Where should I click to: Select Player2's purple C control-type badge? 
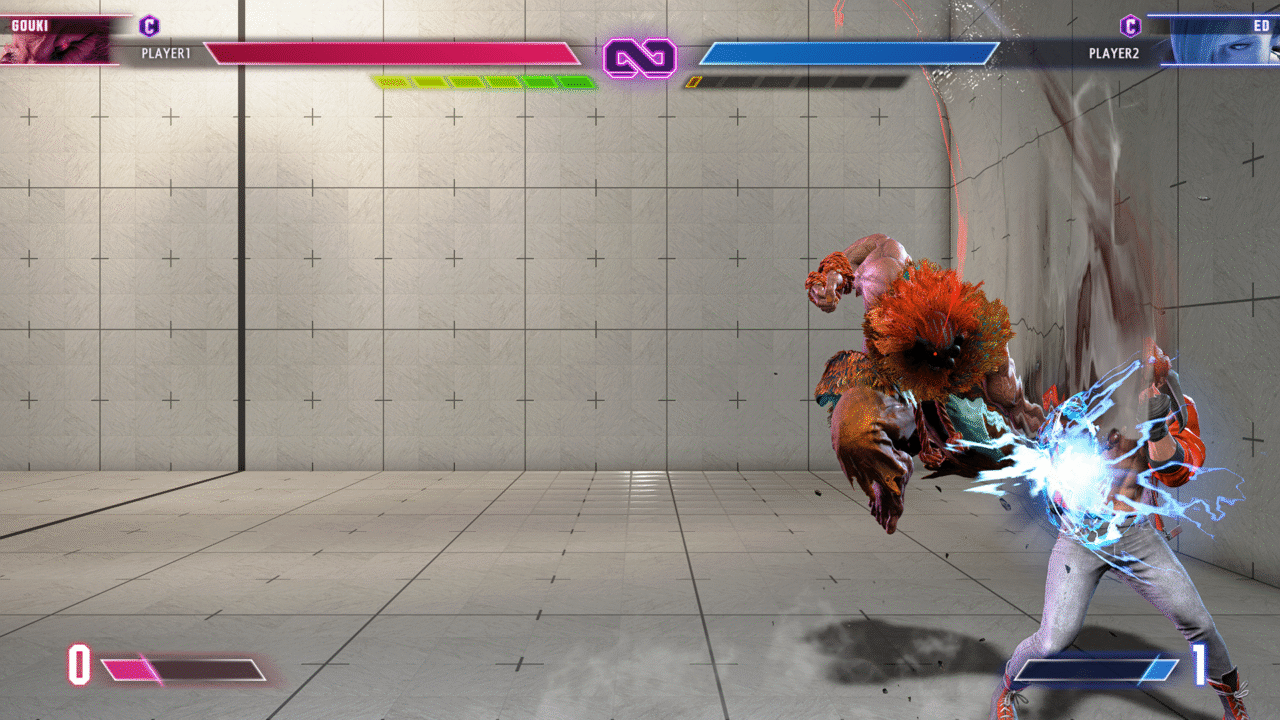point(1130,26)
